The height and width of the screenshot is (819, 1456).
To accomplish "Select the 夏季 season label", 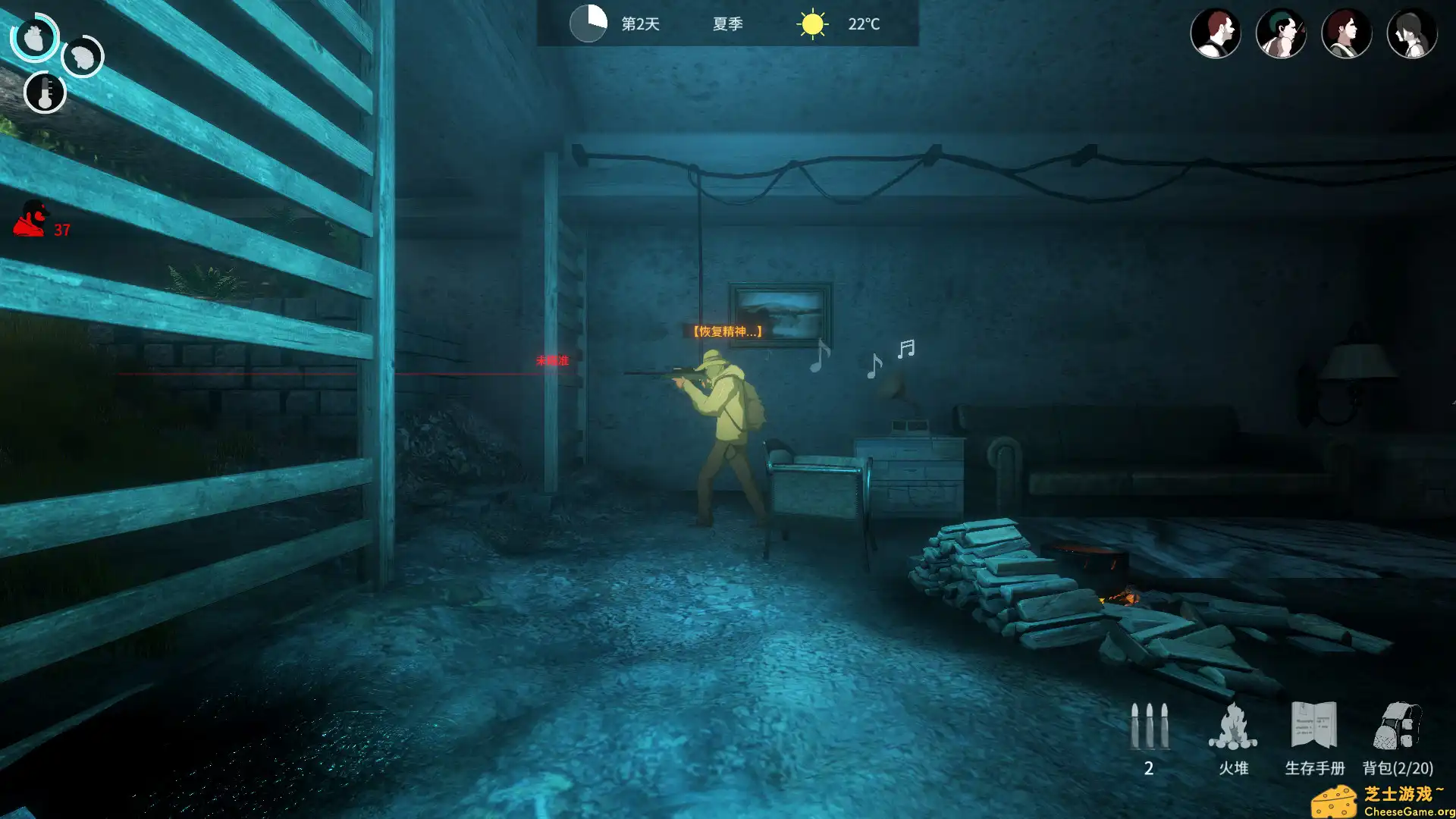I will [726, 24].
